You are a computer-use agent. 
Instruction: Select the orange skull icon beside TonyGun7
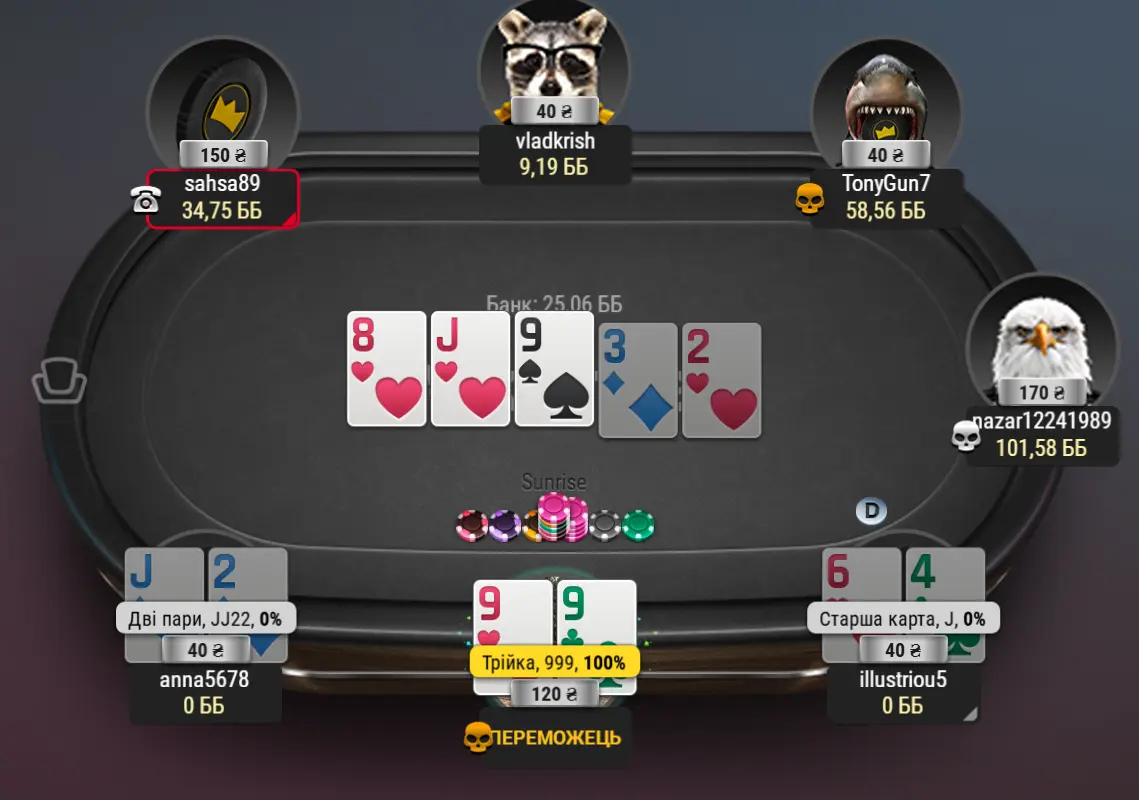(809, 199)
